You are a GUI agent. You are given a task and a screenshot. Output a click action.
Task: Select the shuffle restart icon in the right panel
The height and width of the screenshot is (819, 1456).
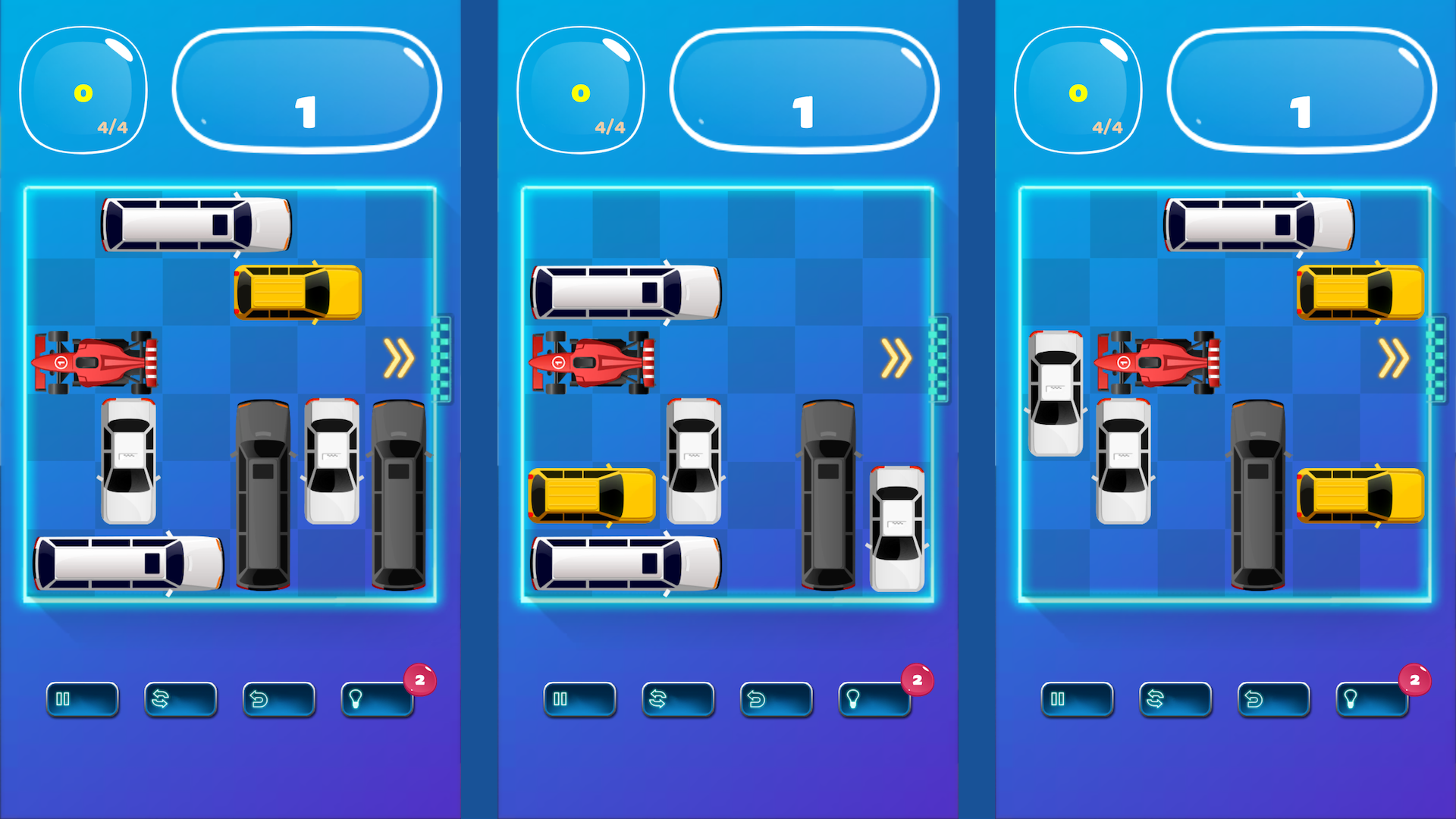[1175, 699]
